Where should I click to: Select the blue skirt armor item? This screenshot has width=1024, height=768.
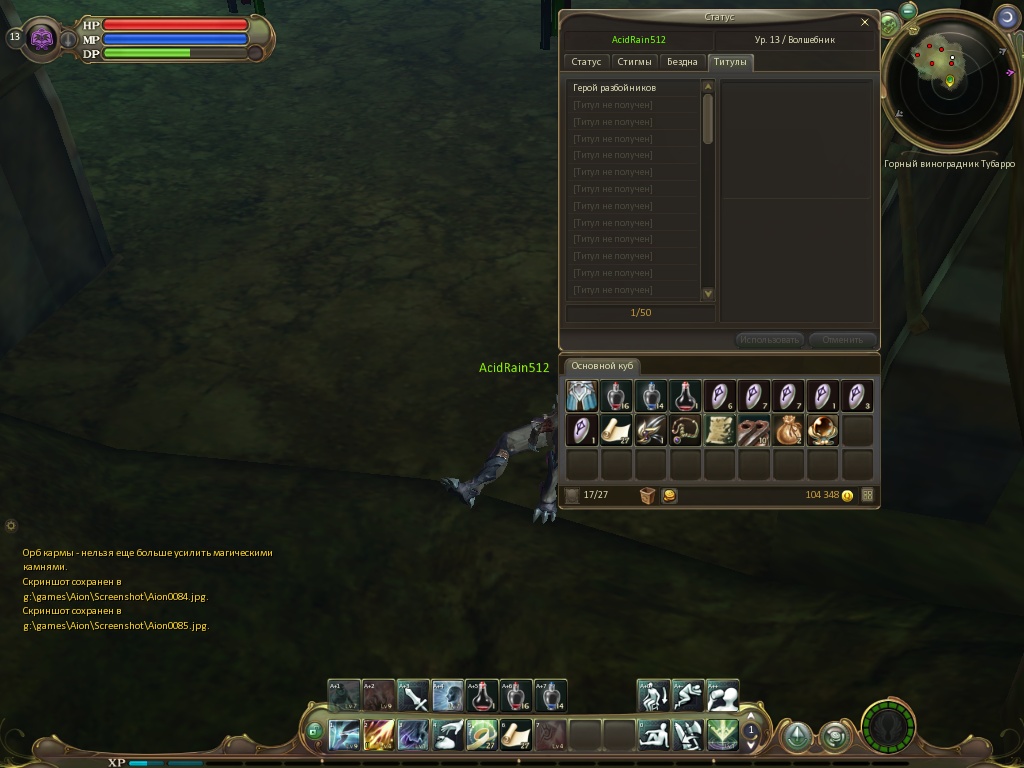[582, 396]
